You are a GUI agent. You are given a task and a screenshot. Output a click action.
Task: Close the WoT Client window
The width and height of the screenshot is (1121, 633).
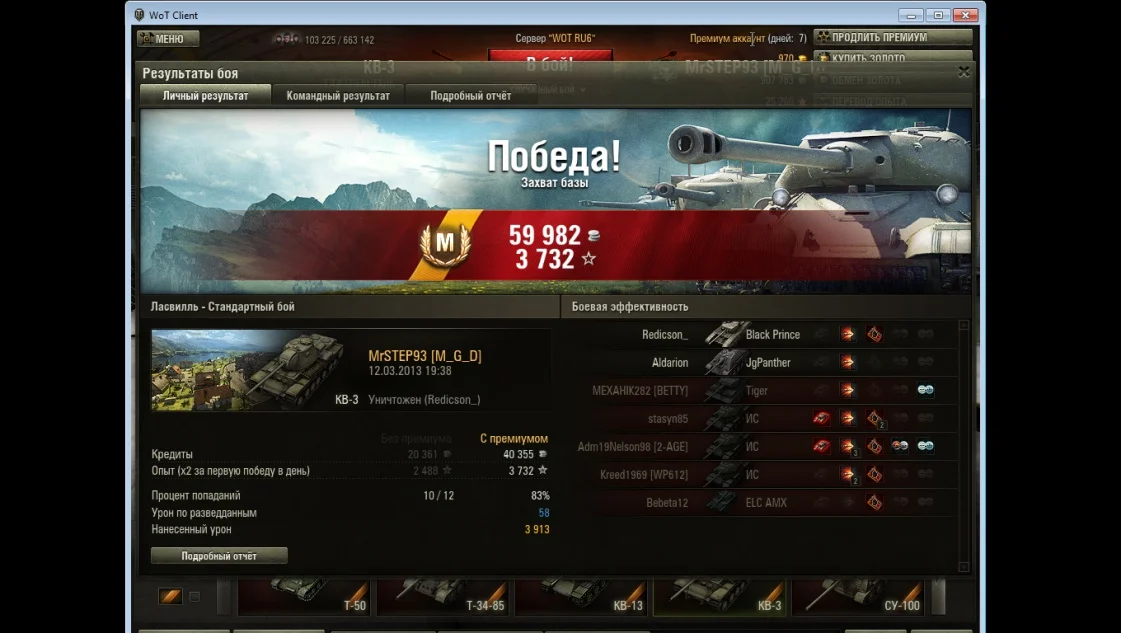click(964, 15)
